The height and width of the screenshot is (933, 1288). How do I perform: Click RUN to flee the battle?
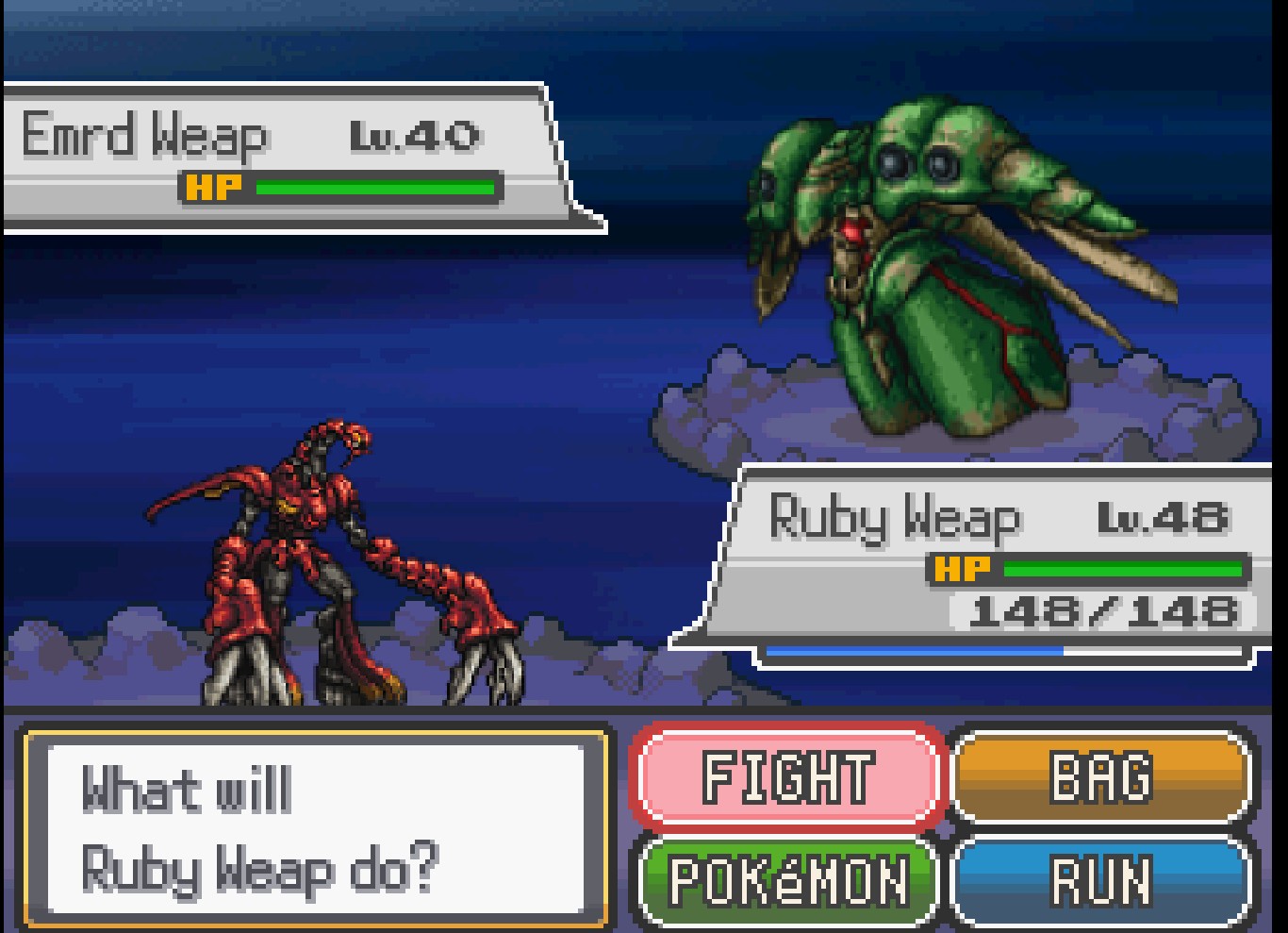(x=1101, y=881)
